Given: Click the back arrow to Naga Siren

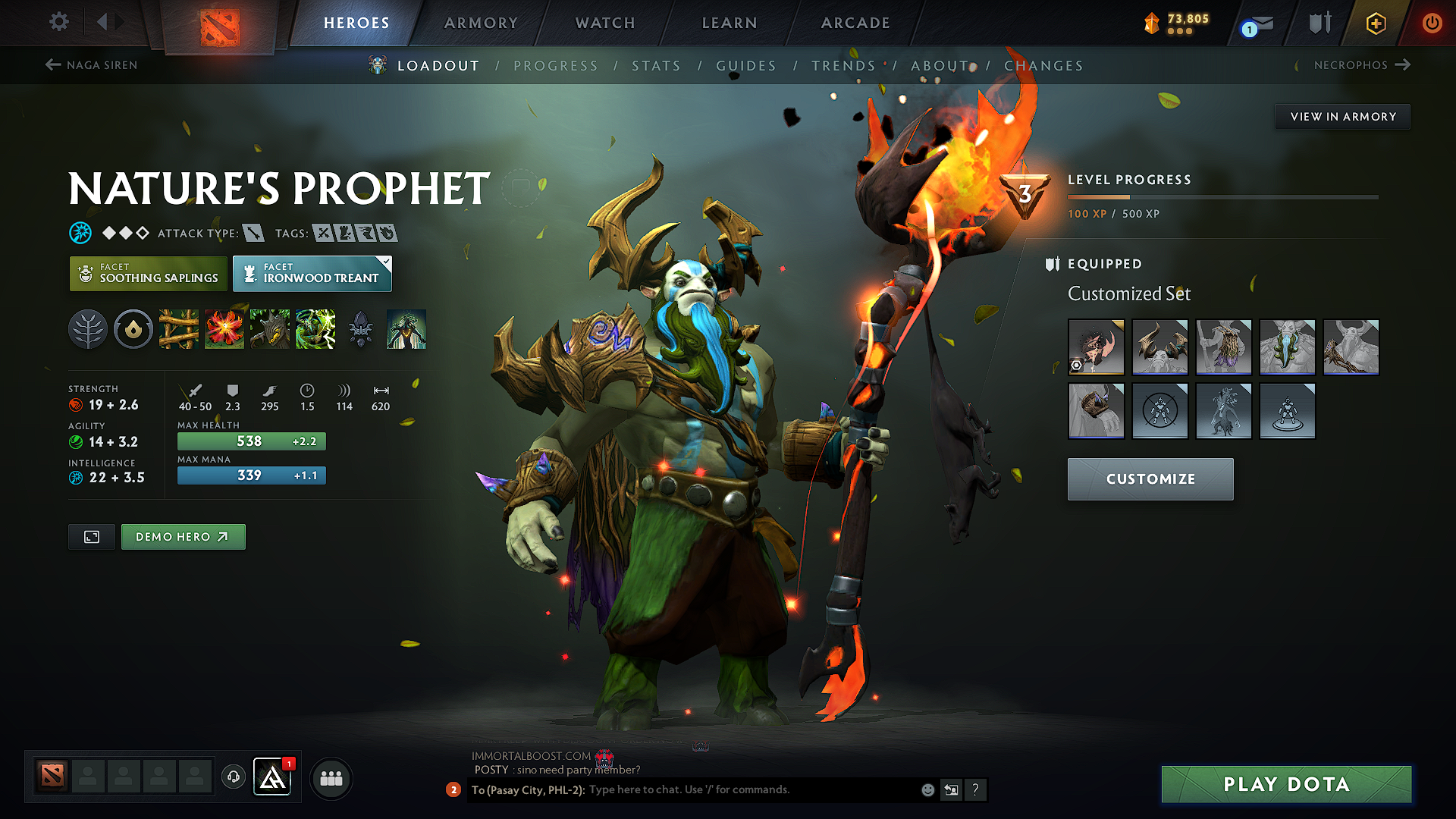Looking at the screenshot, I should pos(52,65).
